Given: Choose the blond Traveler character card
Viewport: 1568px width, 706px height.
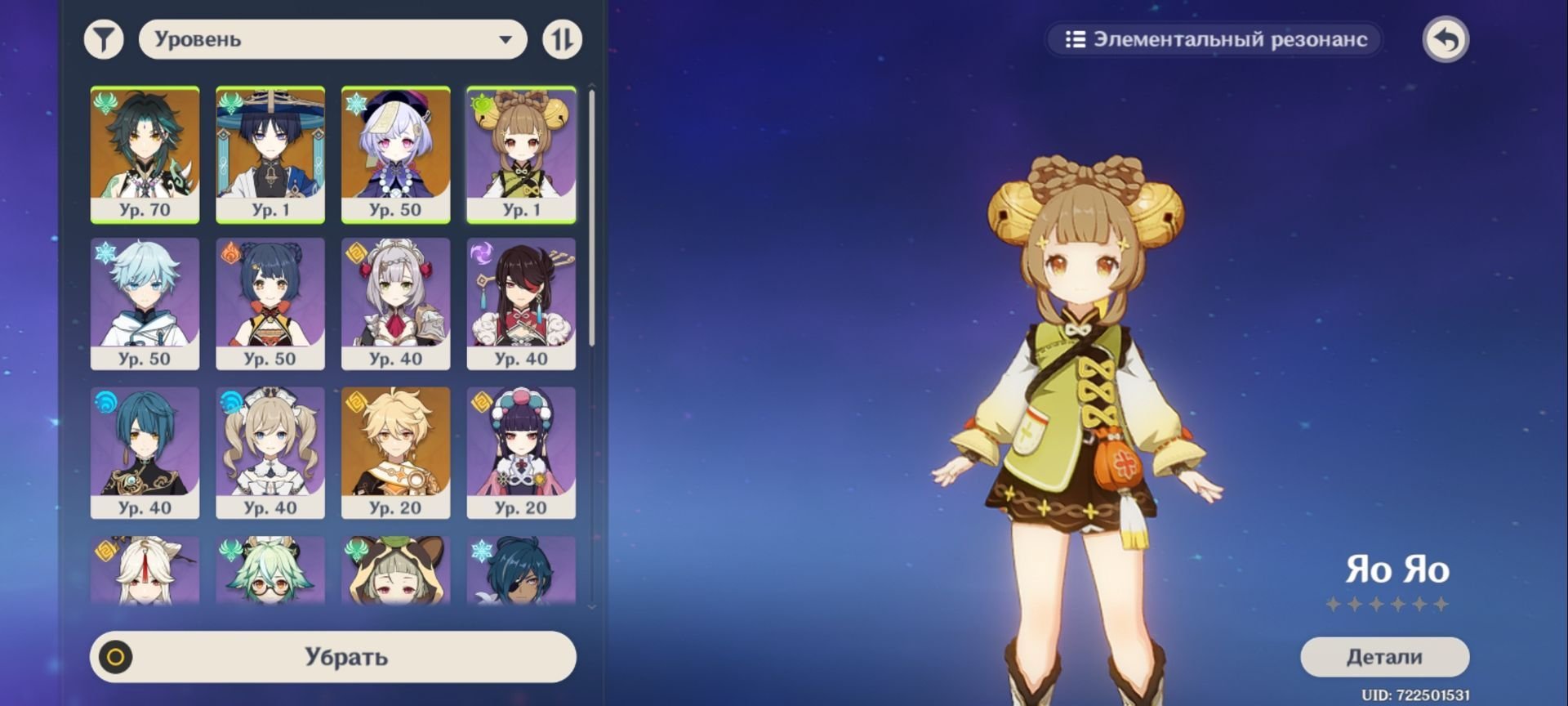Looking at the screenshot, I should 395,452.
